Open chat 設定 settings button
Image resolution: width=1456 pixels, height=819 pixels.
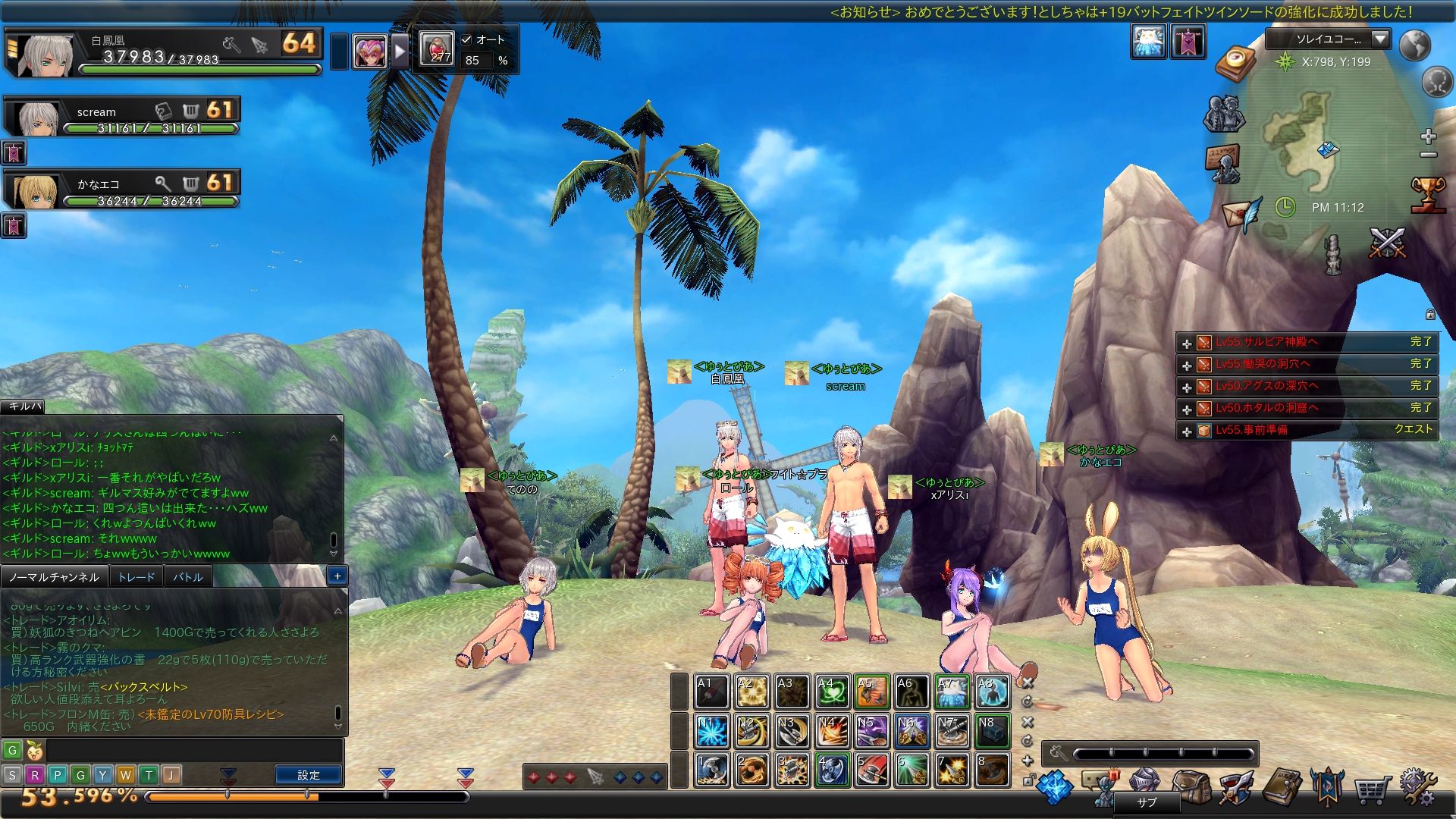(x=309, y=775)
